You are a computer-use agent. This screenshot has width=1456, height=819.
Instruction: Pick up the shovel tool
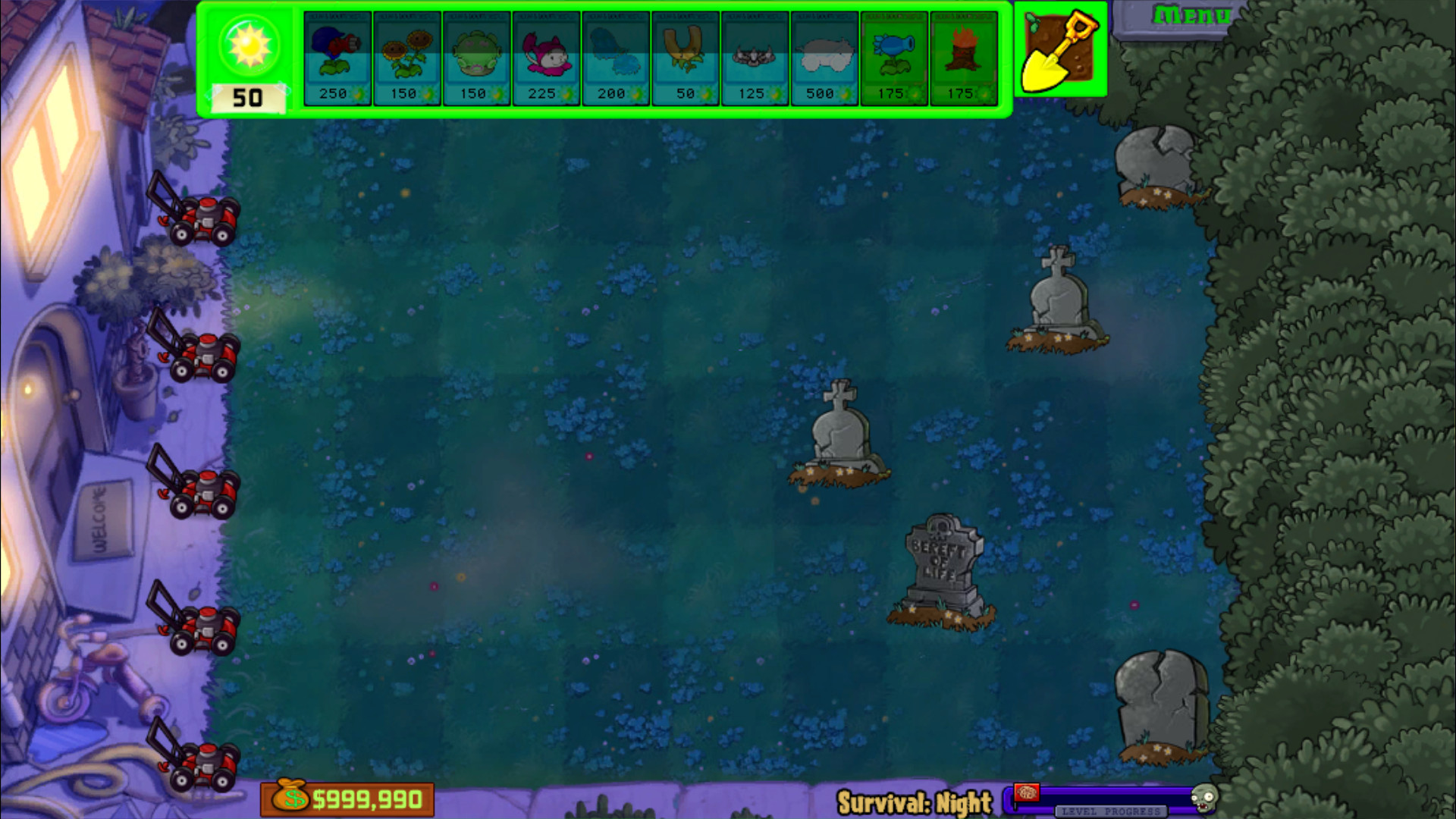point(1060,49)
